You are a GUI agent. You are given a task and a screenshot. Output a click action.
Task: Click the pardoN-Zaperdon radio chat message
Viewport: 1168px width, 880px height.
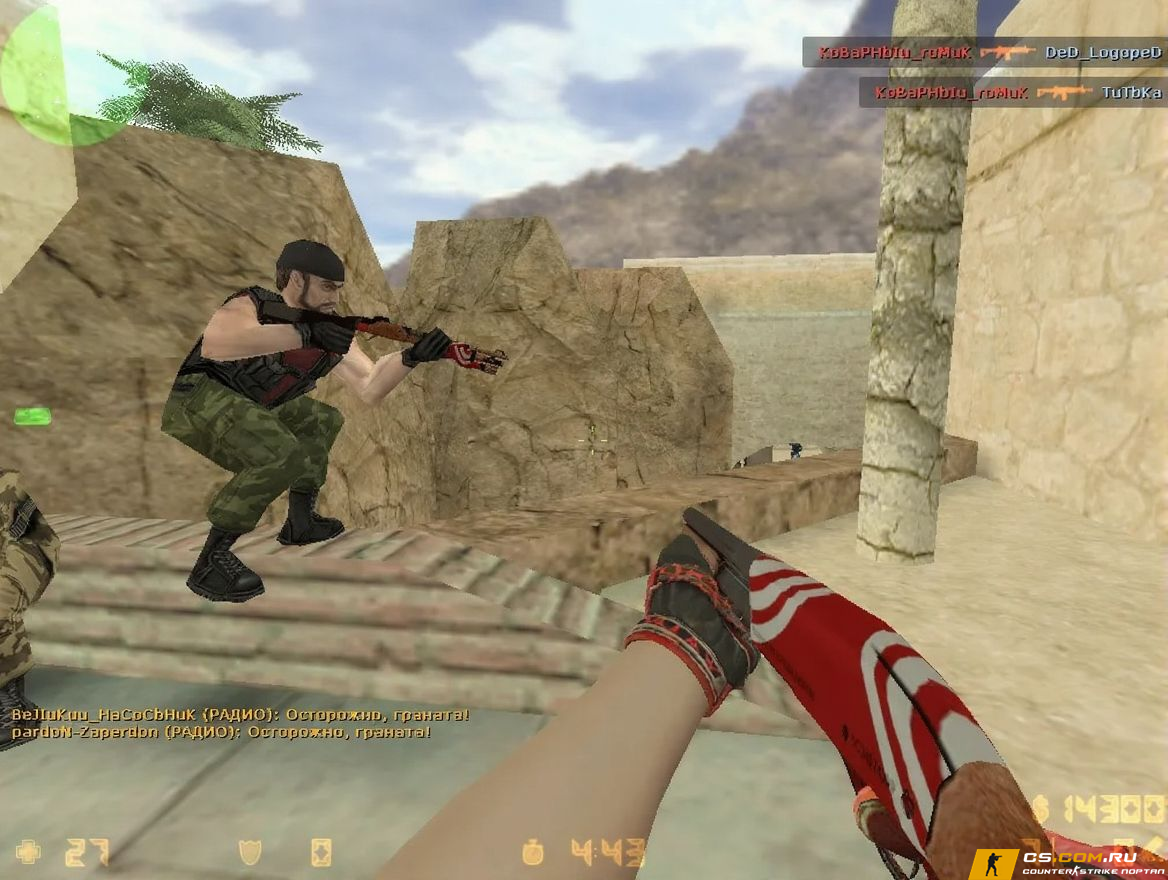click(220, 732)
